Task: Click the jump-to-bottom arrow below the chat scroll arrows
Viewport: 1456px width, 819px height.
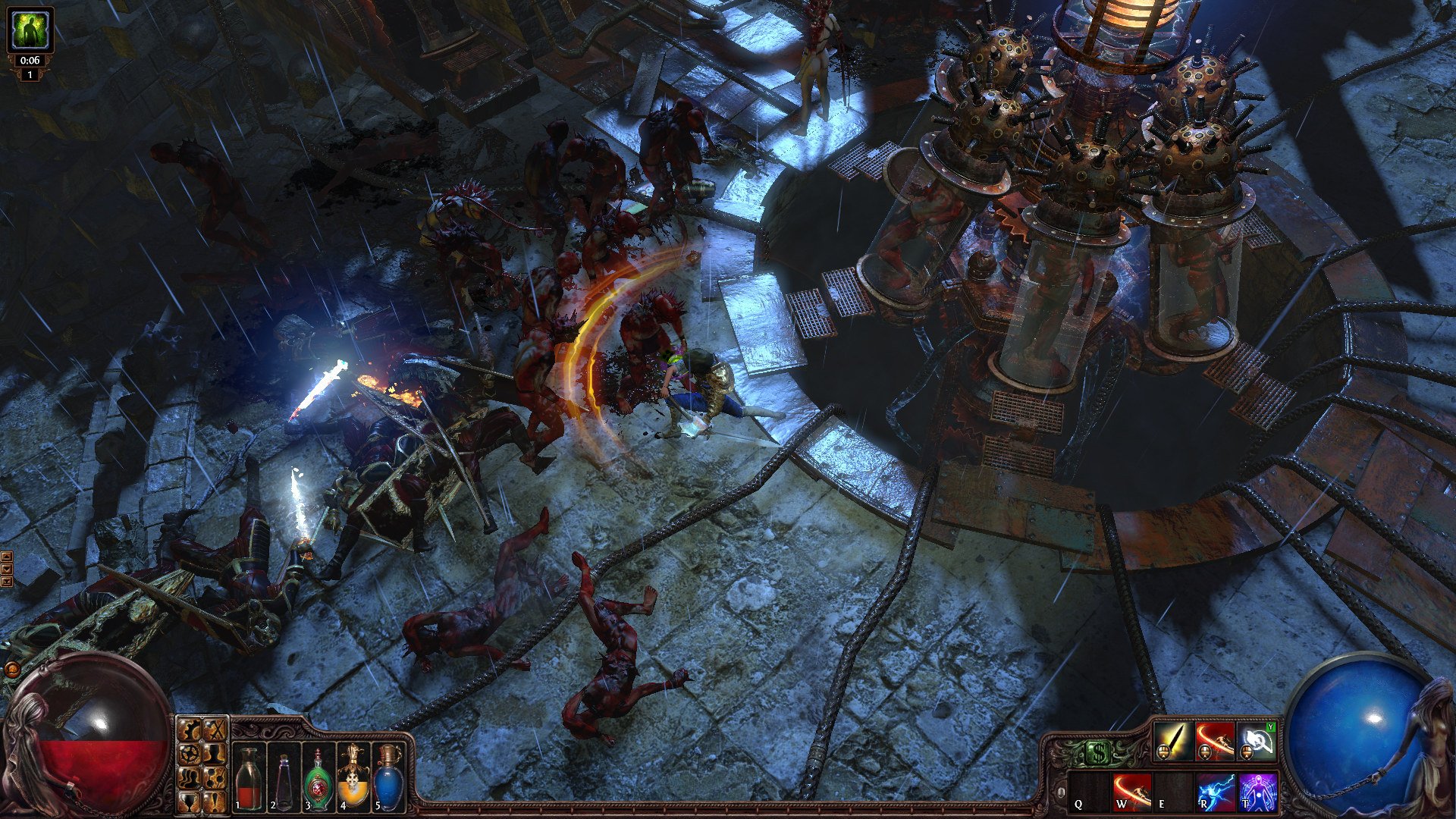Action: tap(7, 581)
